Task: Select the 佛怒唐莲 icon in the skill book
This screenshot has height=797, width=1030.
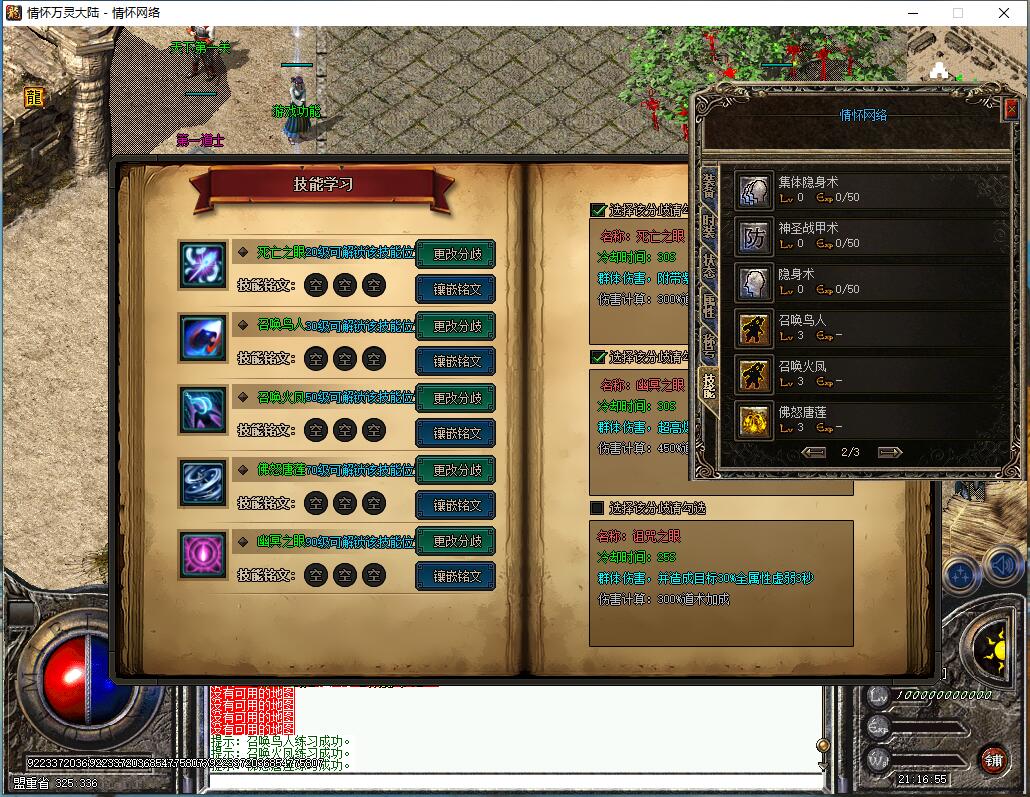Action: (x=204, y=482)
